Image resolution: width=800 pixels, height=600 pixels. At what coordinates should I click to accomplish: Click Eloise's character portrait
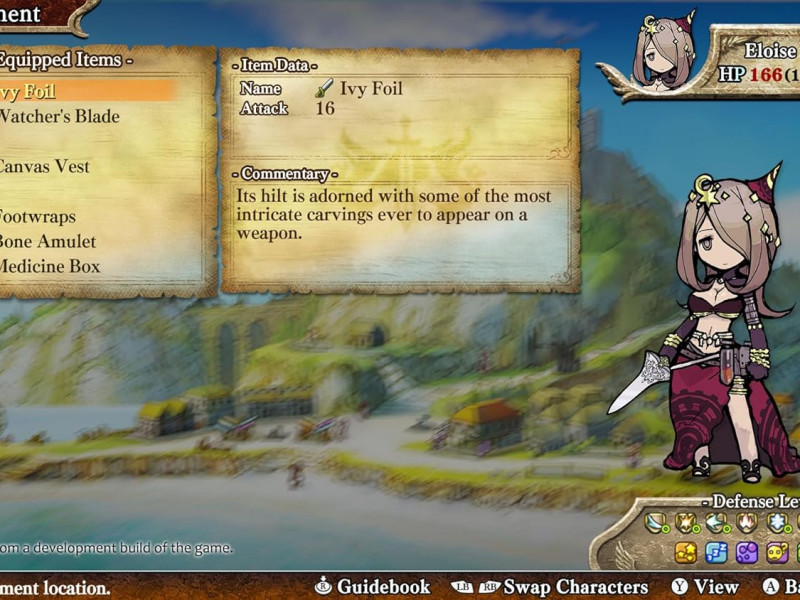tap(663, 50)
